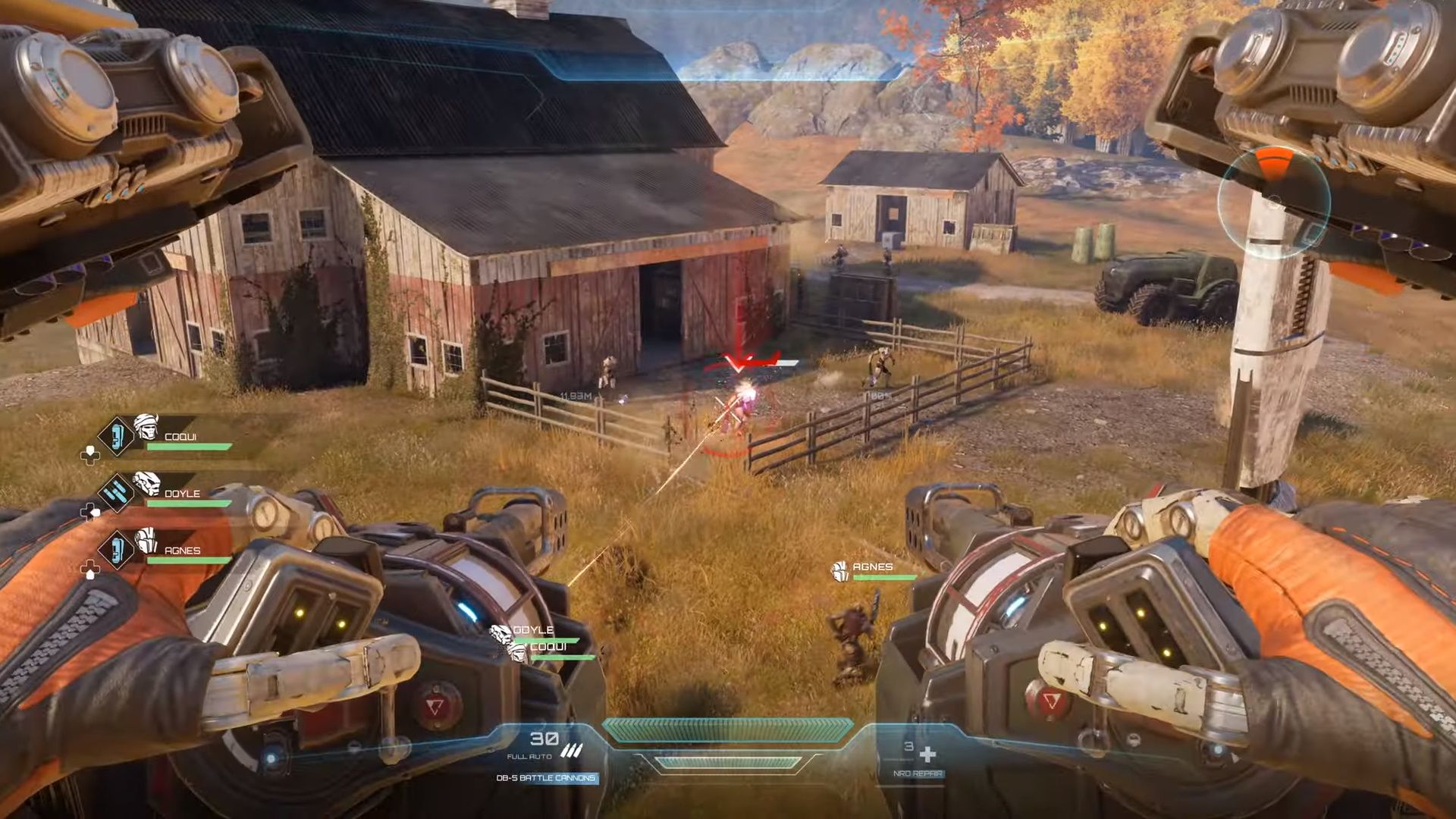Screen dimensions: 1456x819
Task: Use the NRD Repair cross icon
Action: pyautogui.click(x=927, y=754)
